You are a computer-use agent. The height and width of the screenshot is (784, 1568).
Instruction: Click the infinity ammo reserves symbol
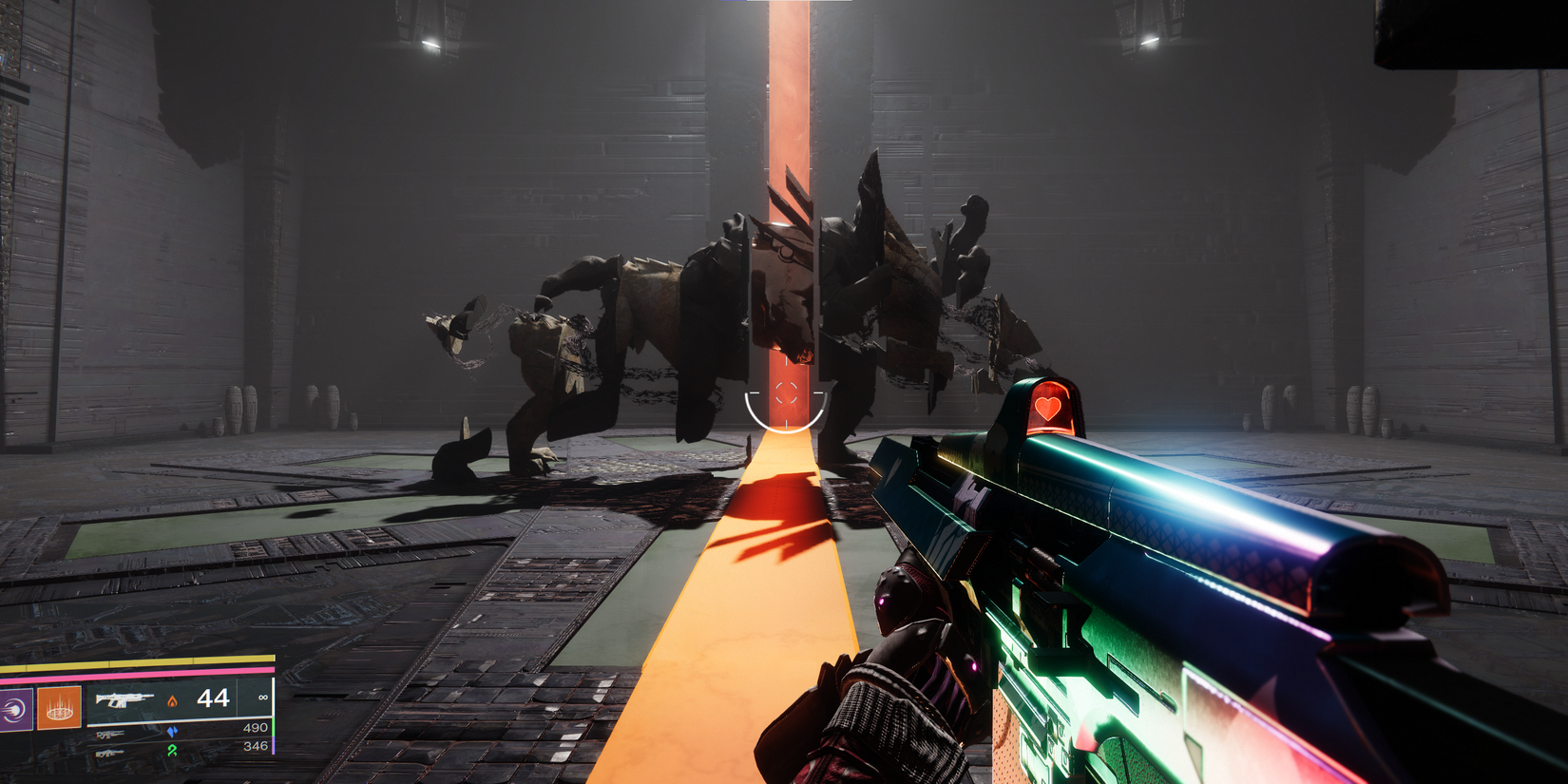click(x=264, y=699)
